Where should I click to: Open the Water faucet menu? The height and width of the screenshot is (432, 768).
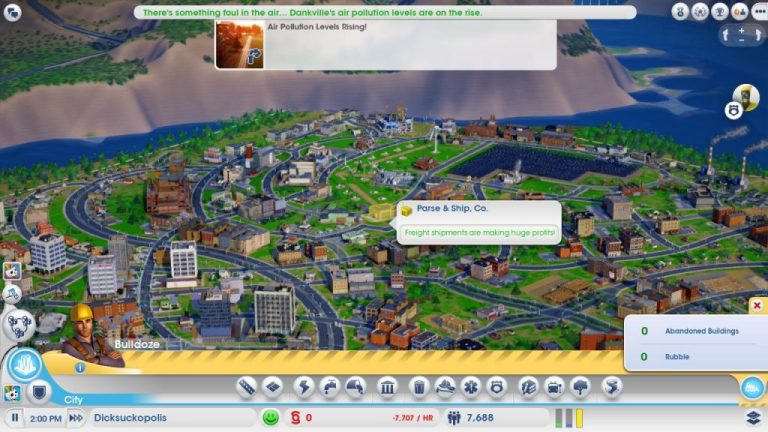pyautogui.click(x=330, y=387)
